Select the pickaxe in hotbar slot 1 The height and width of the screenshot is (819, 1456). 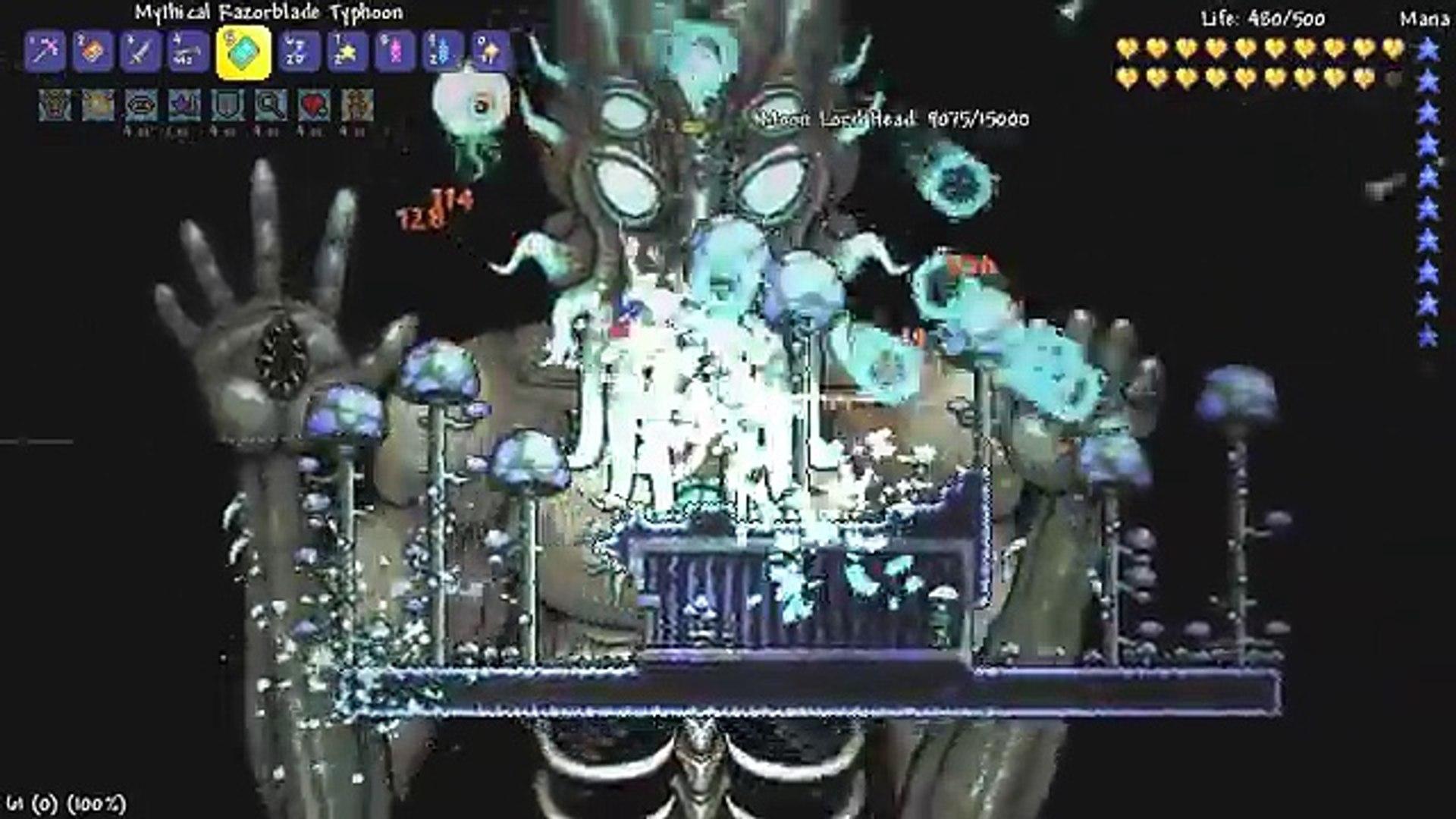(x=47, y=53)
